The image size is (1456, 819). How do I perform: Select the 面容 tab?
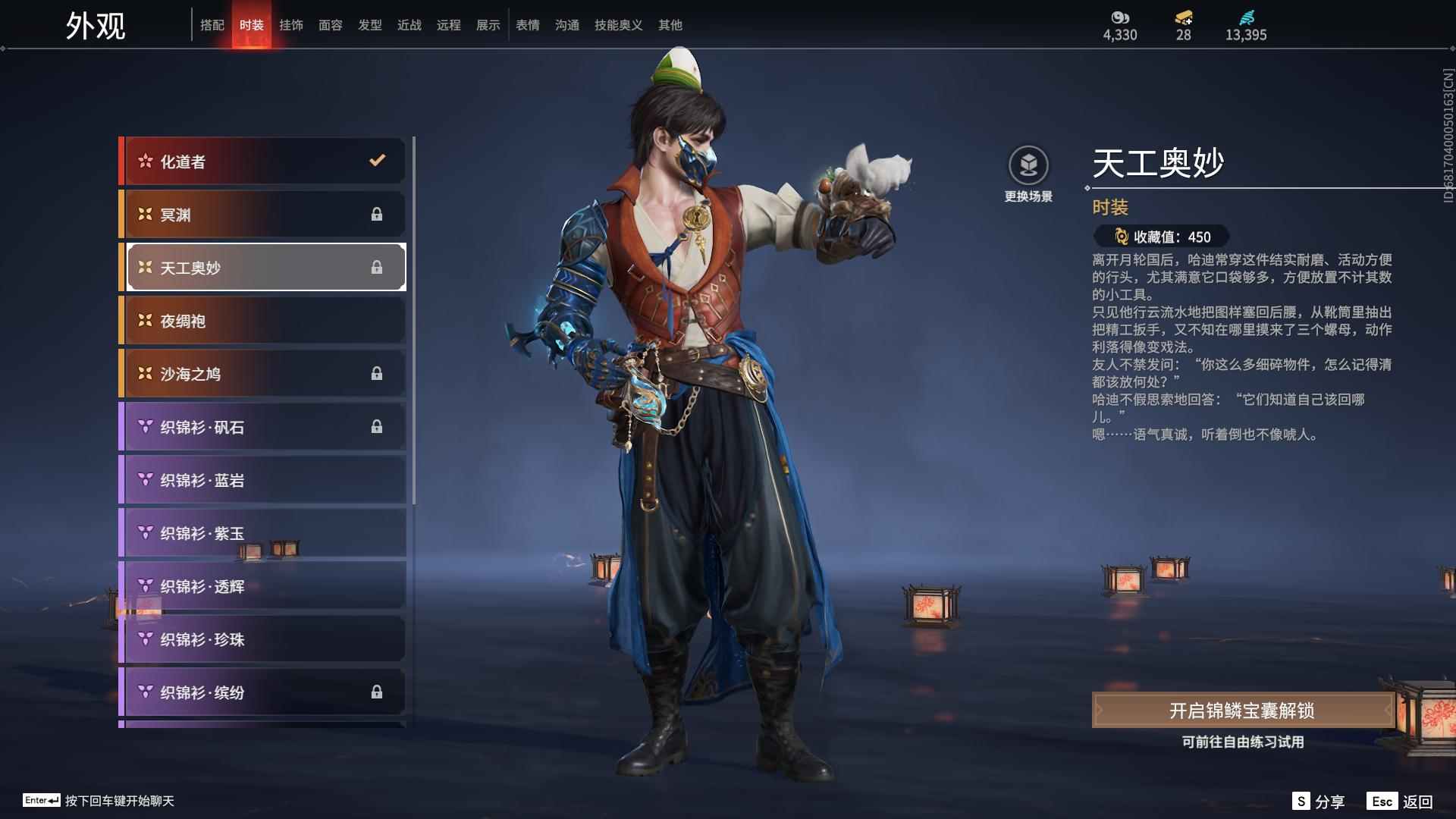(331, 25)
